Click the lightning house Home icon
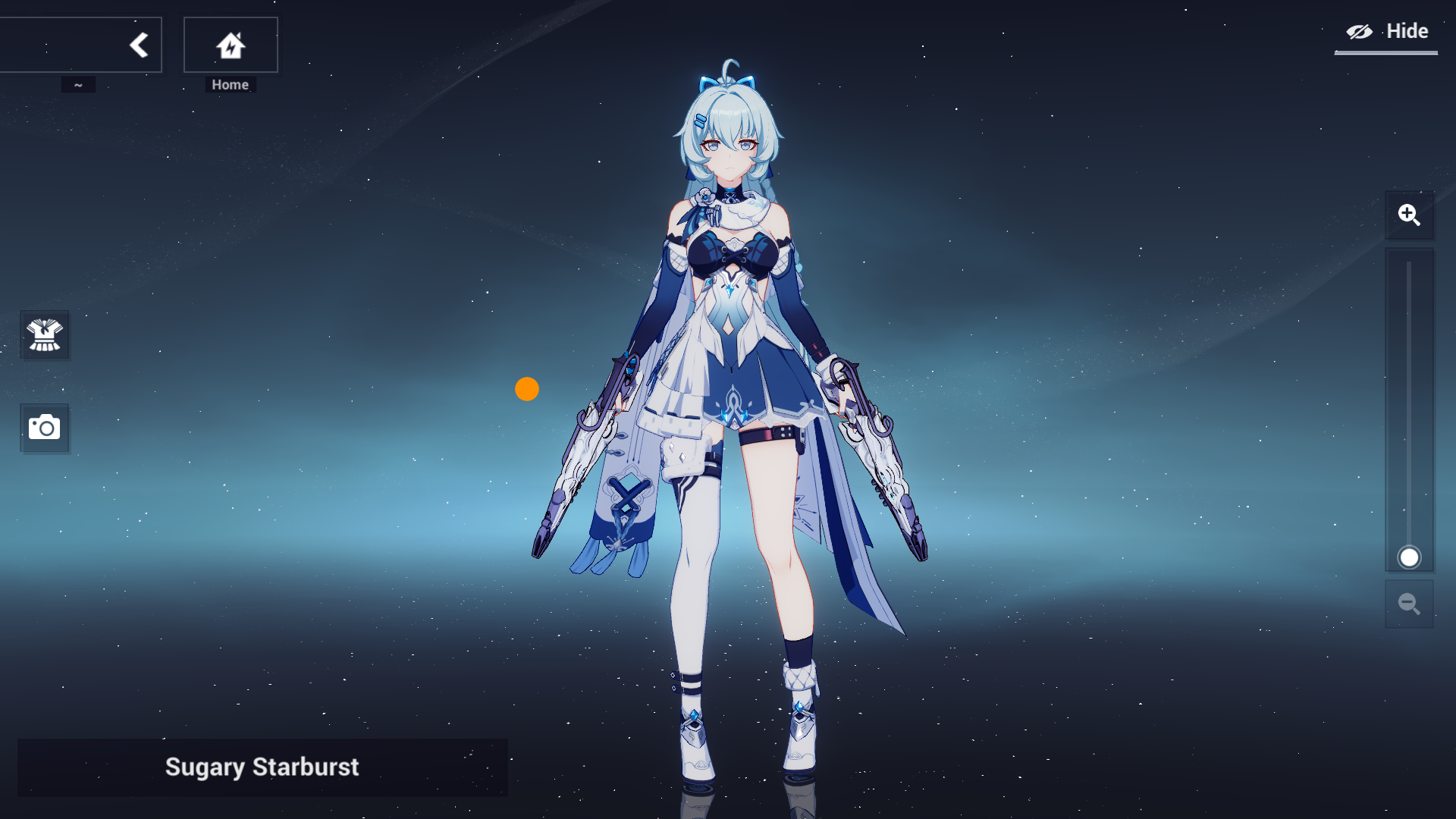 pos(230,44)
